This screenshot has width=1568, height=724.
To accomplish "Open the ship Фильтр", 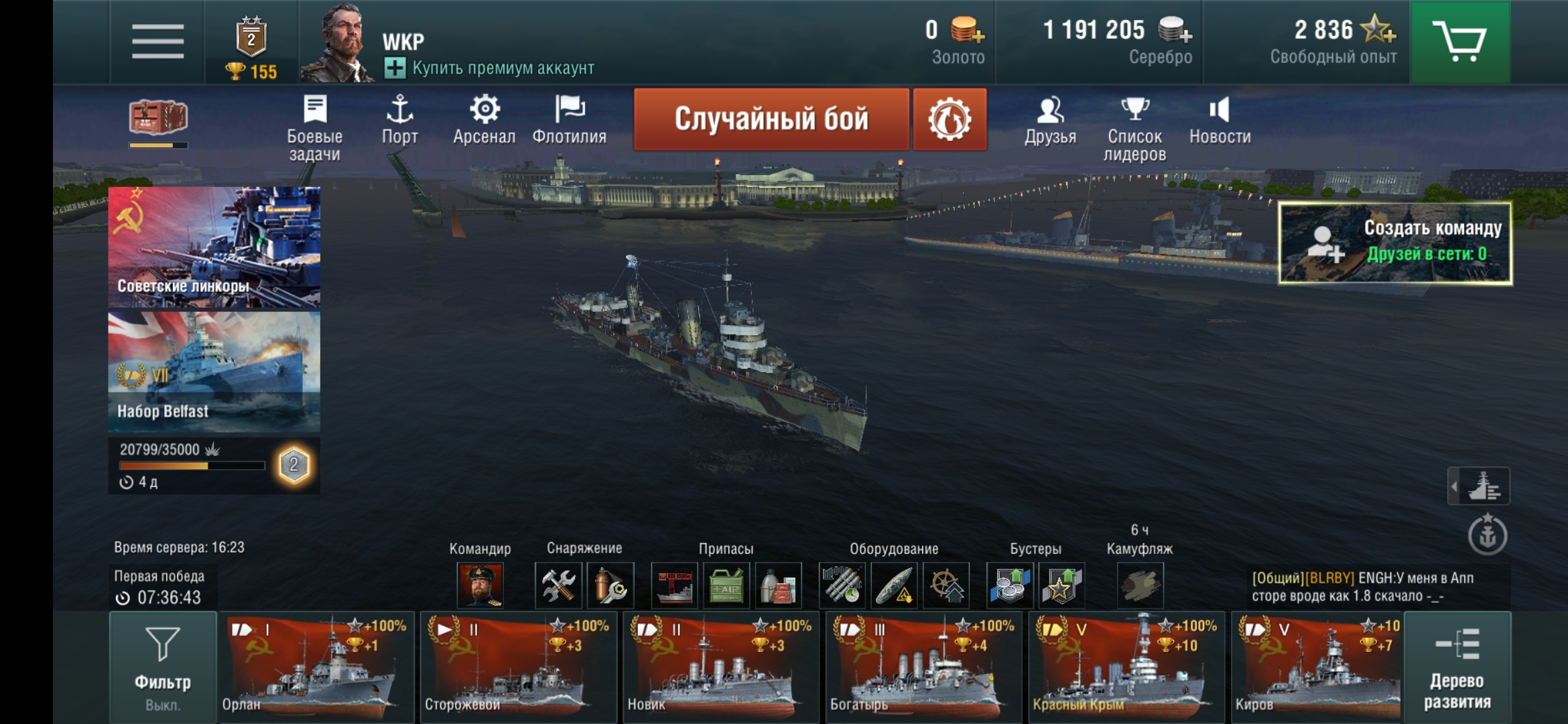I will (x=163, y=667).
